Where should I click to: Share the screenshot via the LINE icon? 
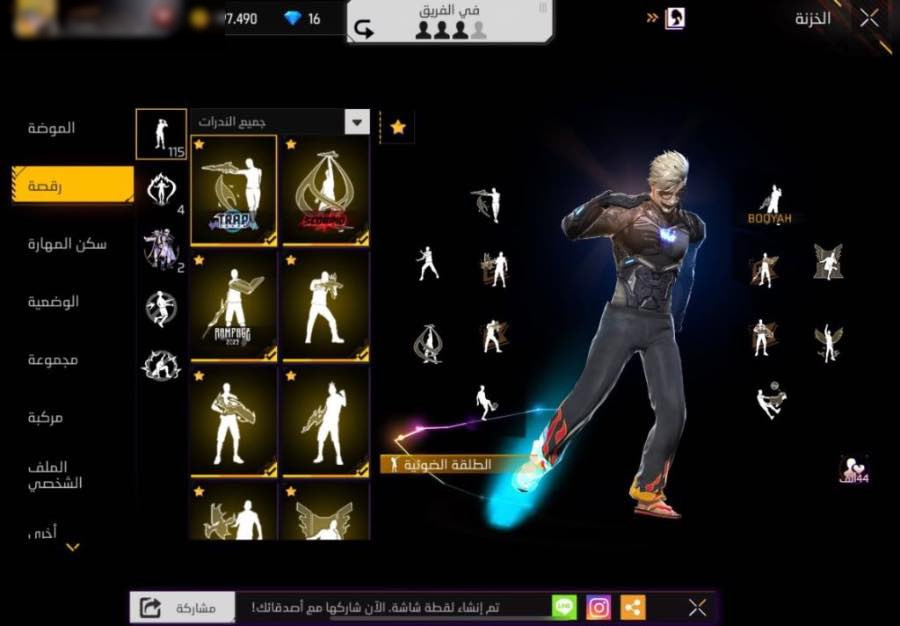(565, 607)
